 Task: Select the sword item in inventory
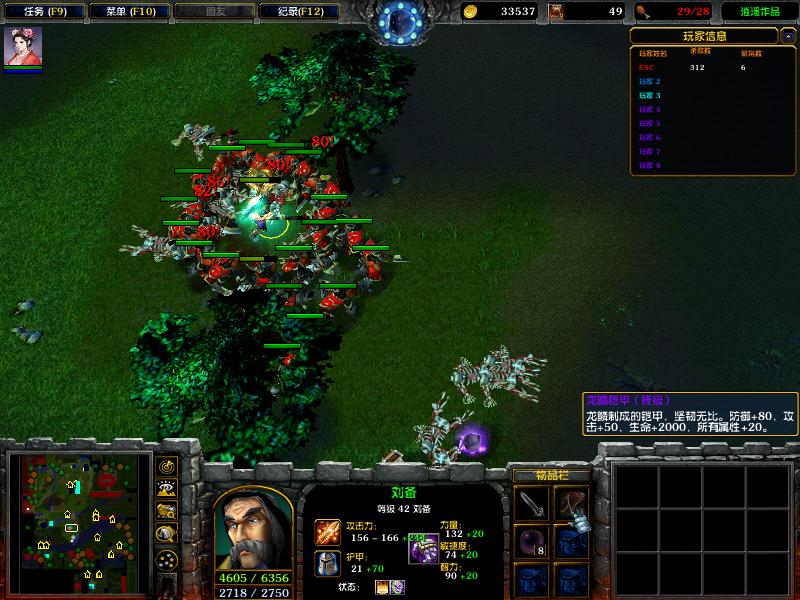[532, 504]
